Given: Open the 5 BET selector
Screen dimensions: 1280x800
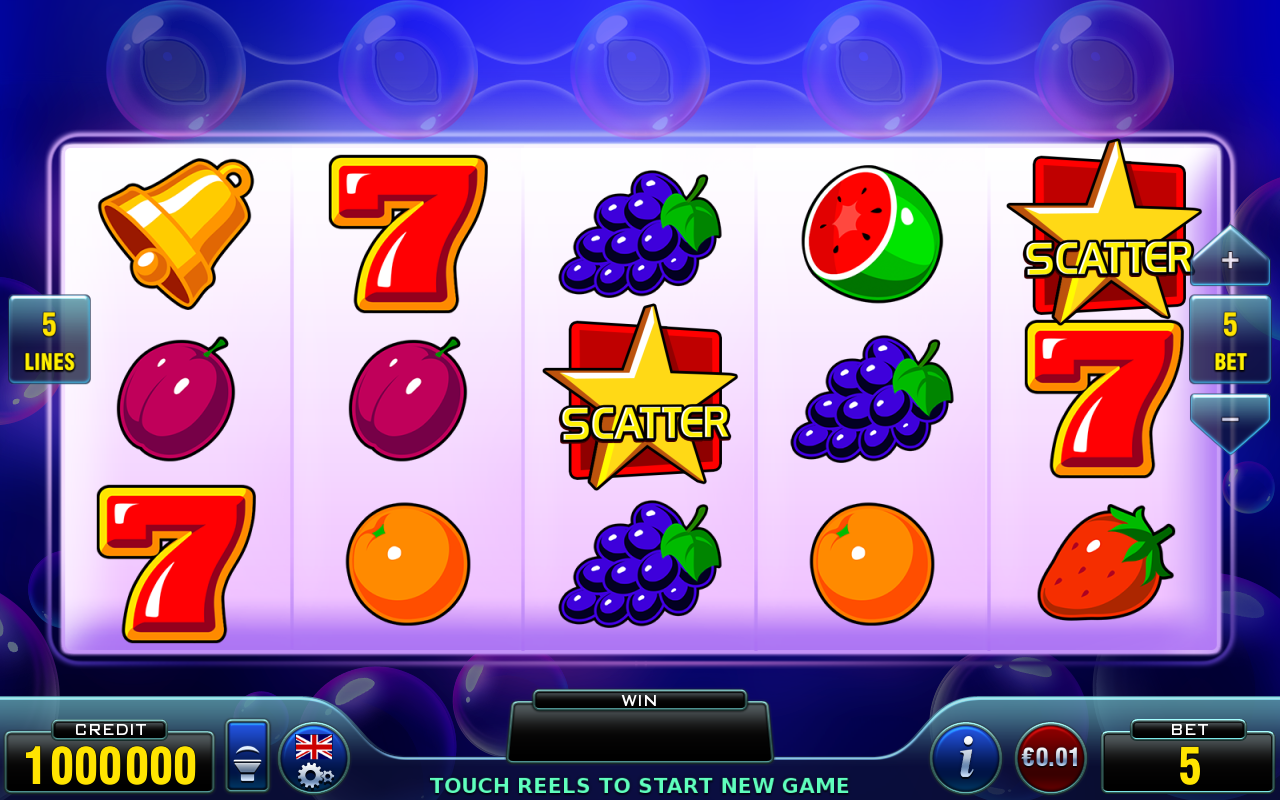Looking at the screenshot, I should click(1229, 340).
